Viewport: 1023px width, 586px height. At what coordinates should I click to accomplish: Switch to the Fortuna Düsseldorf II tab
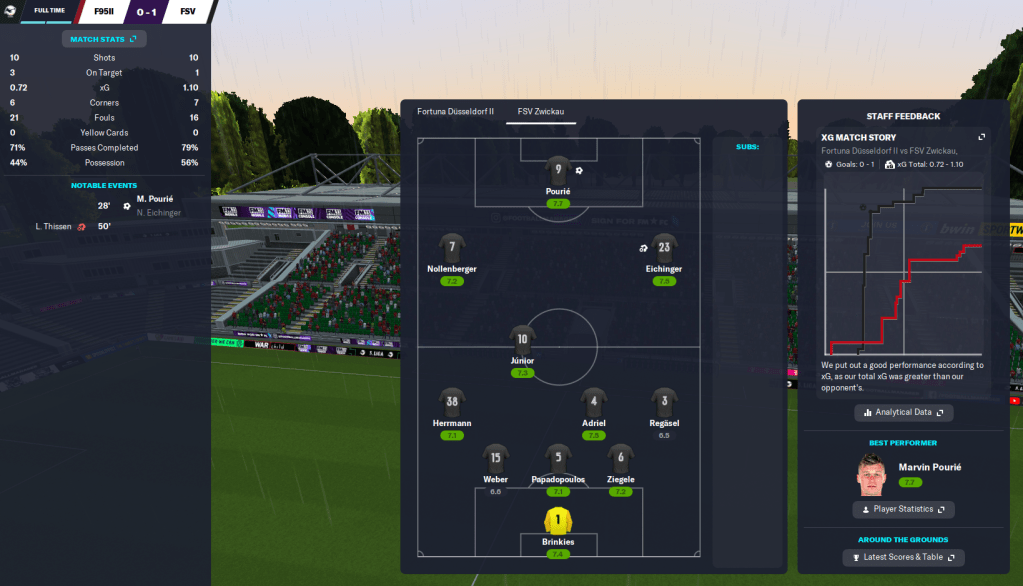(x=455, y=112)
